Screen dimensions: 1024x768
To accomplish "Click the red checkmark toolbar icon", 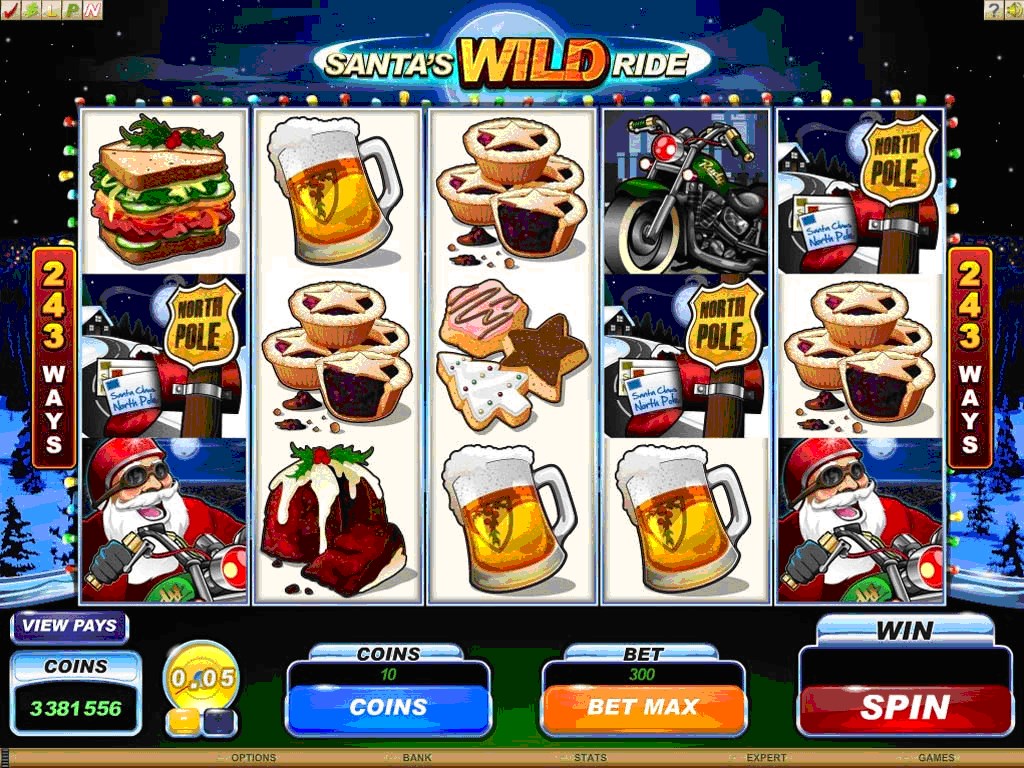I will pyautogui.click(x=11, y=11).
